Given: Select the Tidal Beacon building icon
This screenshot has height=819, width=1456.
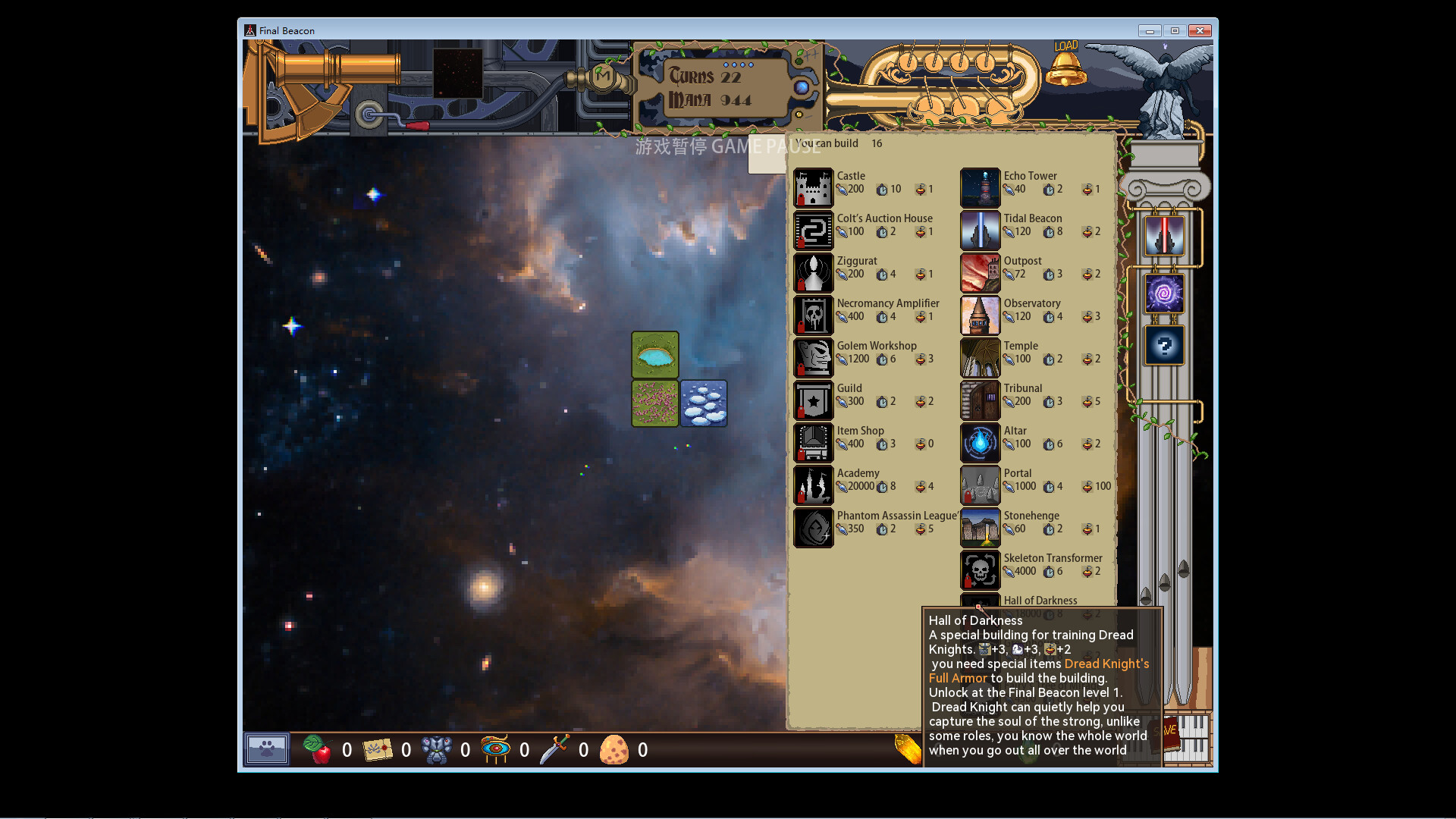Looking at the screenshot, I should pyautogui.click(x=980, y=231).
